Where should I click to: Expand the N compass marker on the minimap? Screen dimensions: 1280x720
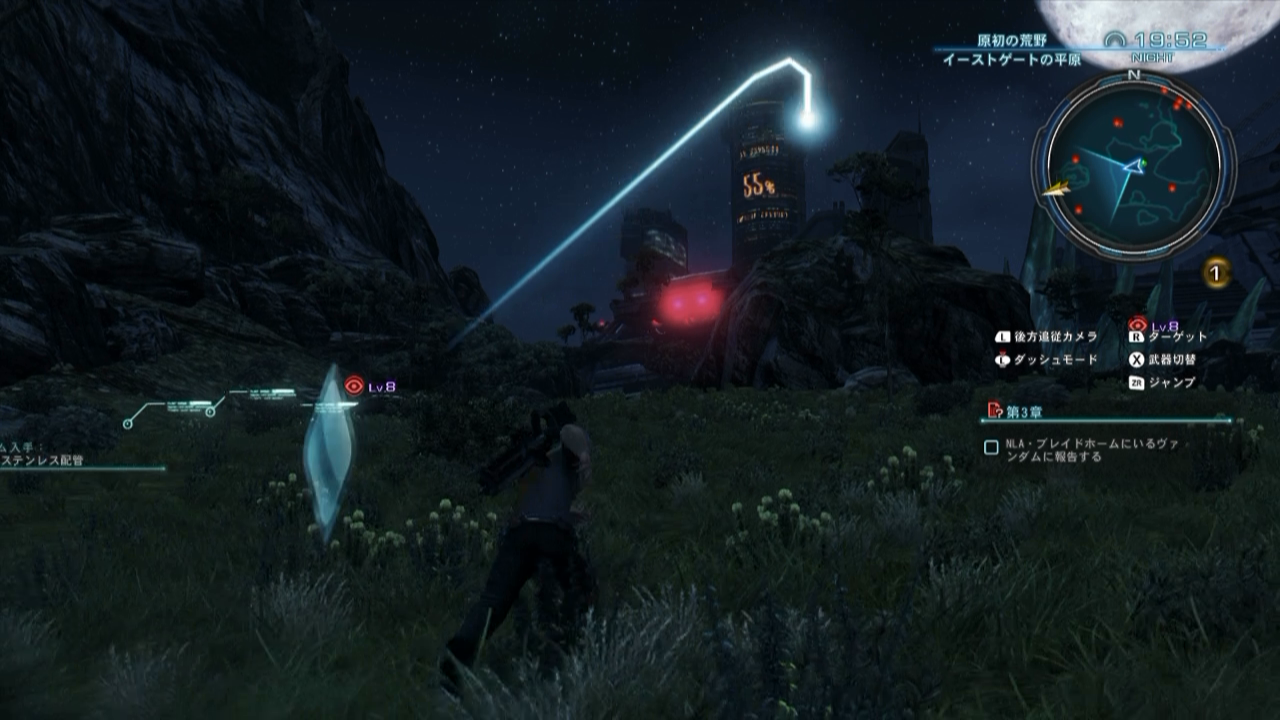click(1132, 76)
